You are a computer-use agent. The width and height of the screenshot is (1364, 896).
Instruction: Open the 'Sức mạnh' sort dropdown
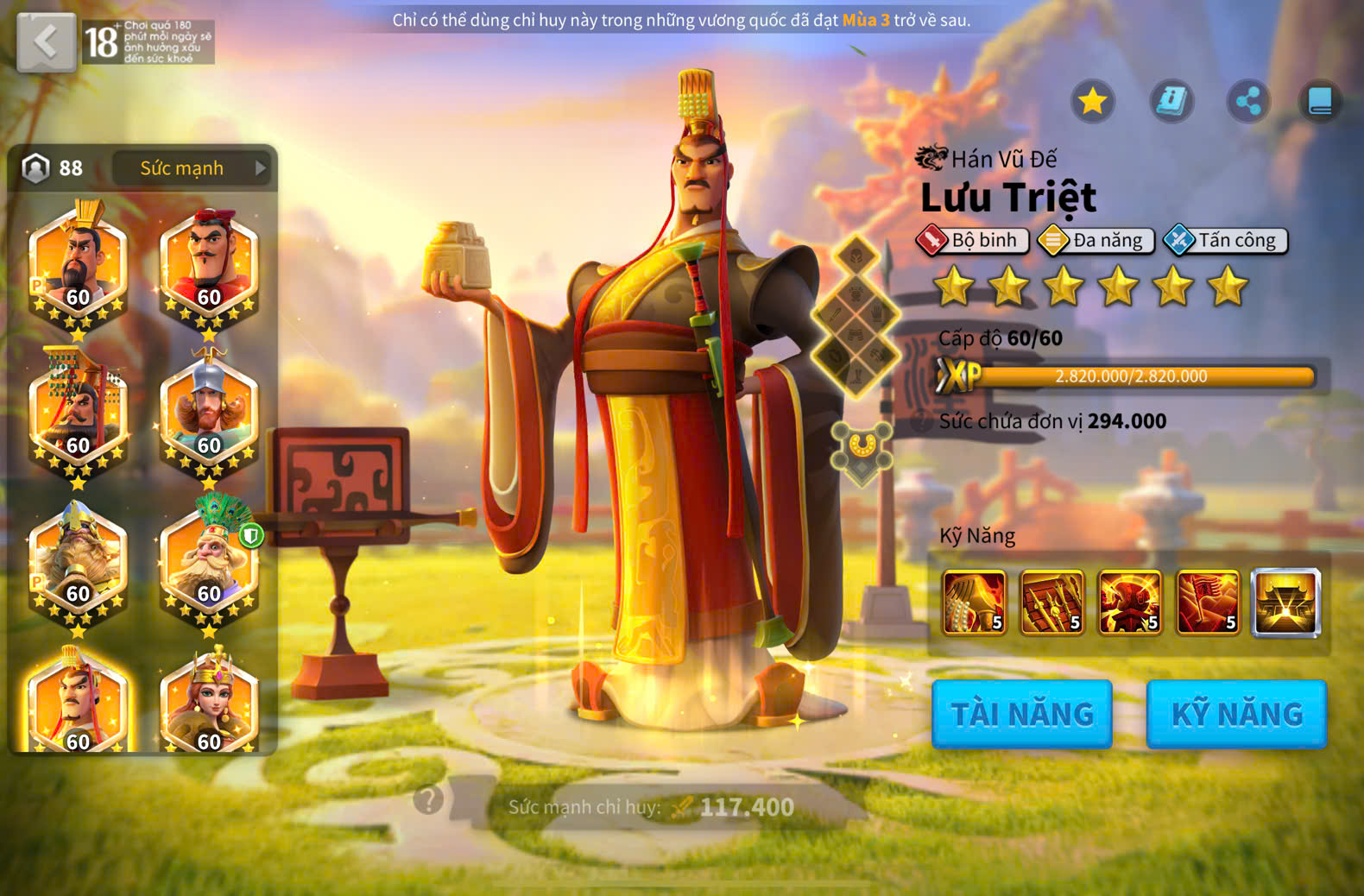click(x=191, y=168)
